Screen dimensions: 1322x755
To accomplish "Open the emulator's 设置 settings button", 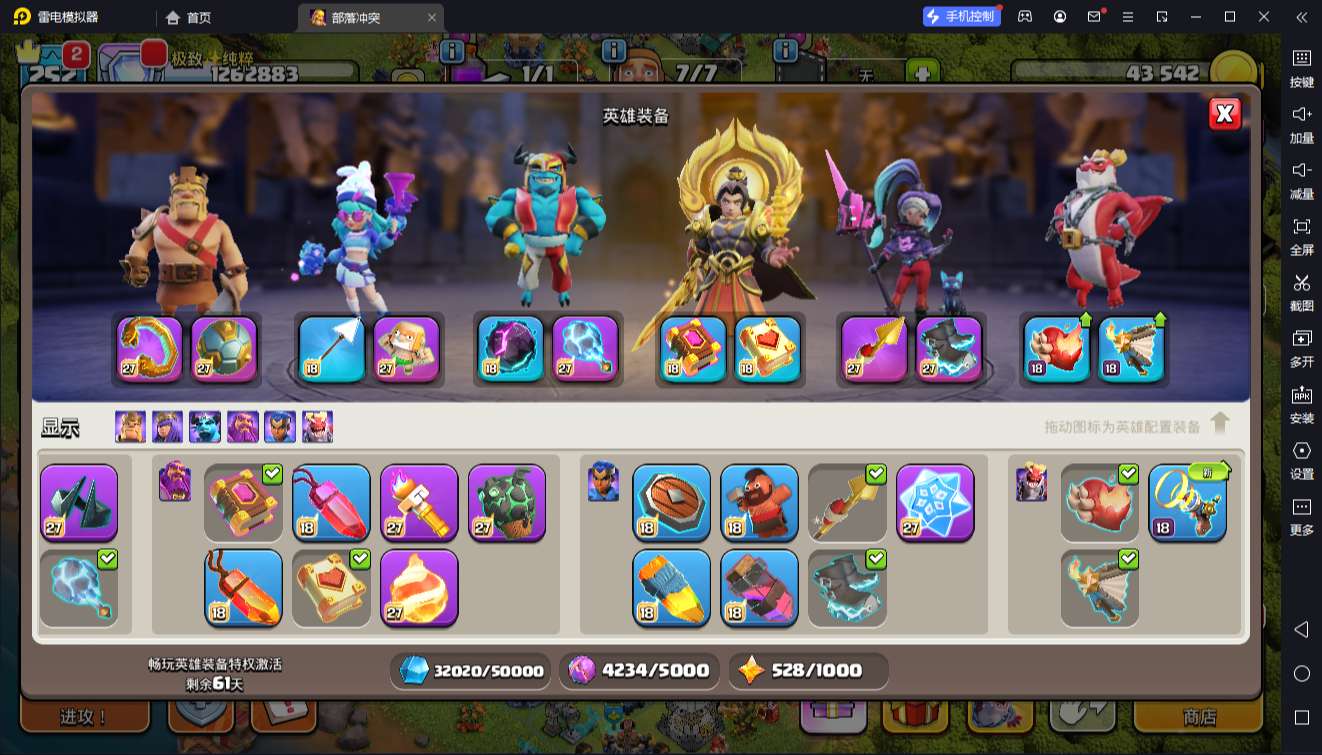I will pyautogui.click(x=1301, y=458).
